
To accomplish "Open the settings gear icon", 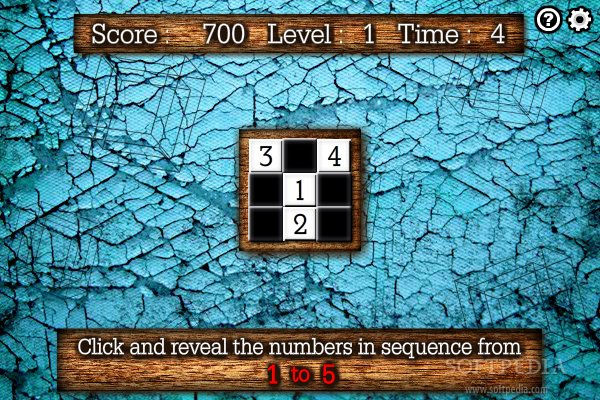I will 579,20.
